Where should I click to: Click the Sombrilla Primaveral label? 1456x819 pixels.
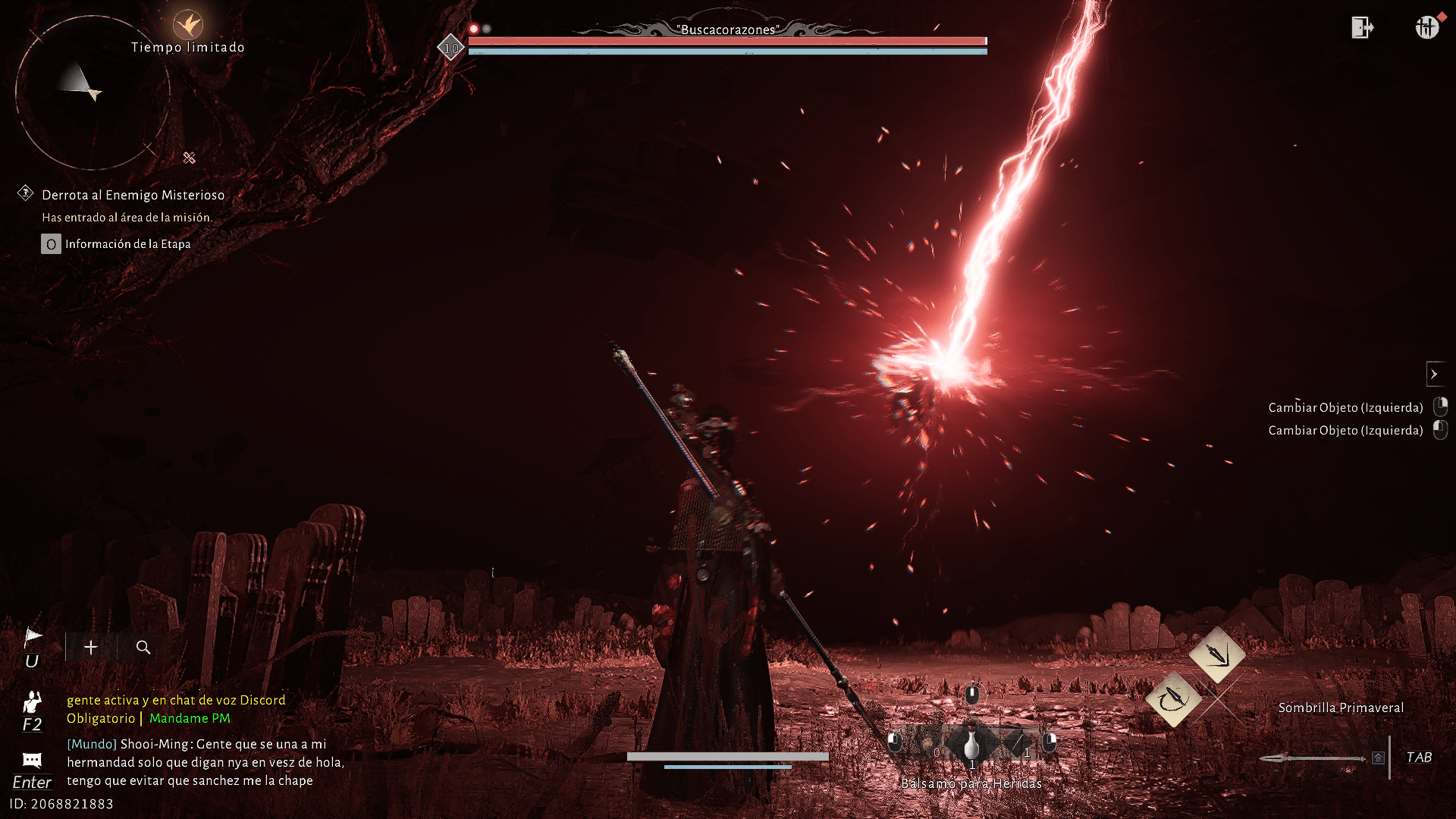click(x=1341, y=708)
